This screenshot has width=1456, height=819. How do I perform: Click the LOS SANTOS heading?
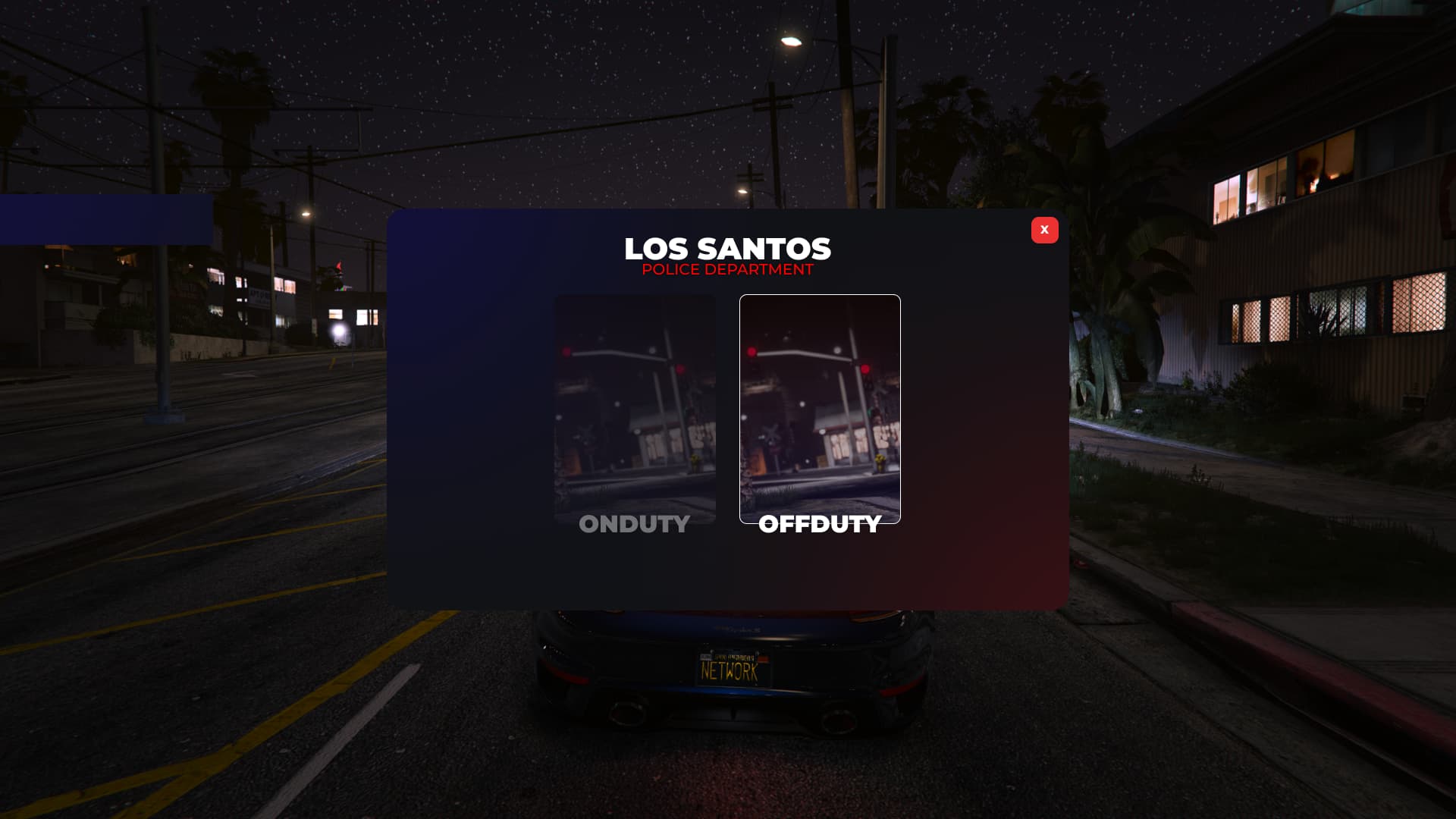[x=726, y=249]
